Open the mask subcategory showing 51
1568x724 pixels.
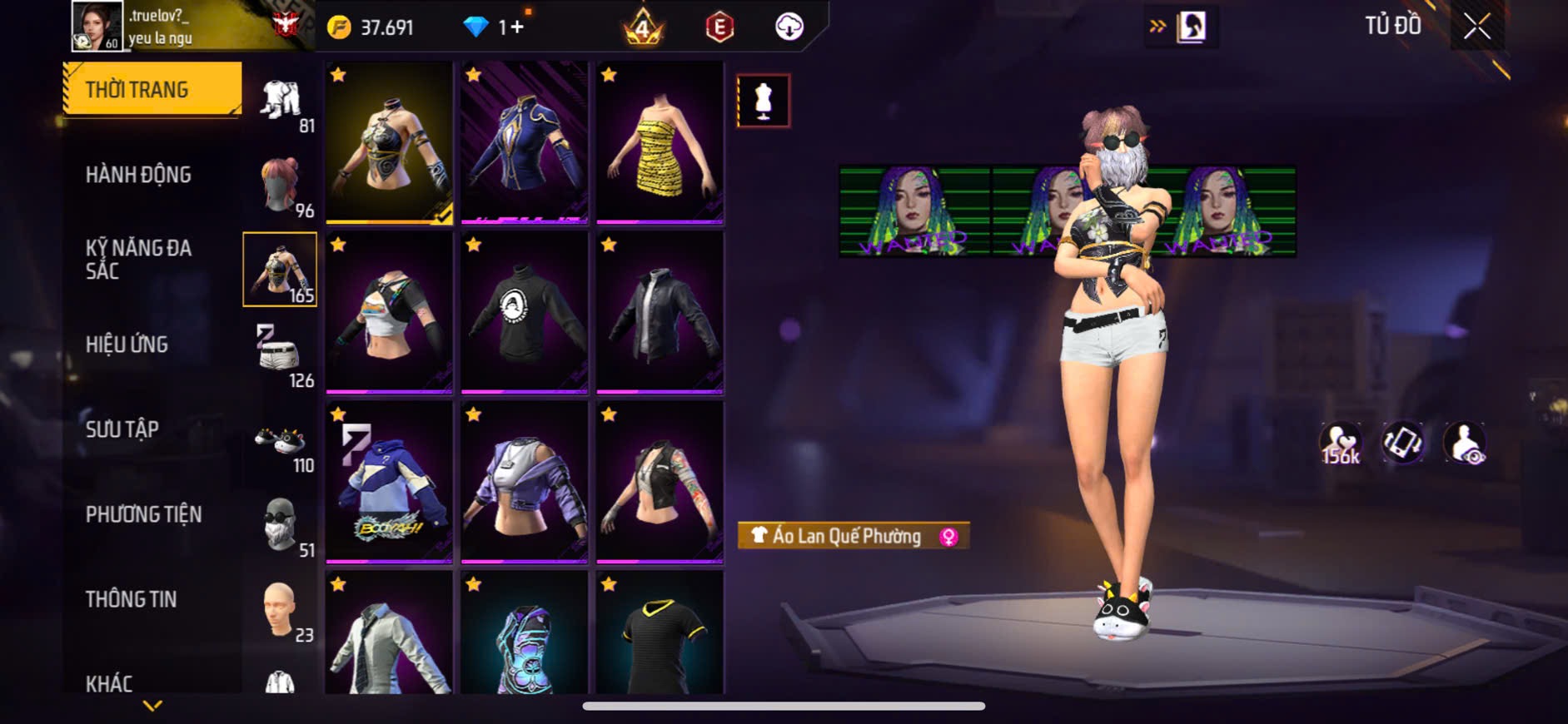(x=280, y=526)
